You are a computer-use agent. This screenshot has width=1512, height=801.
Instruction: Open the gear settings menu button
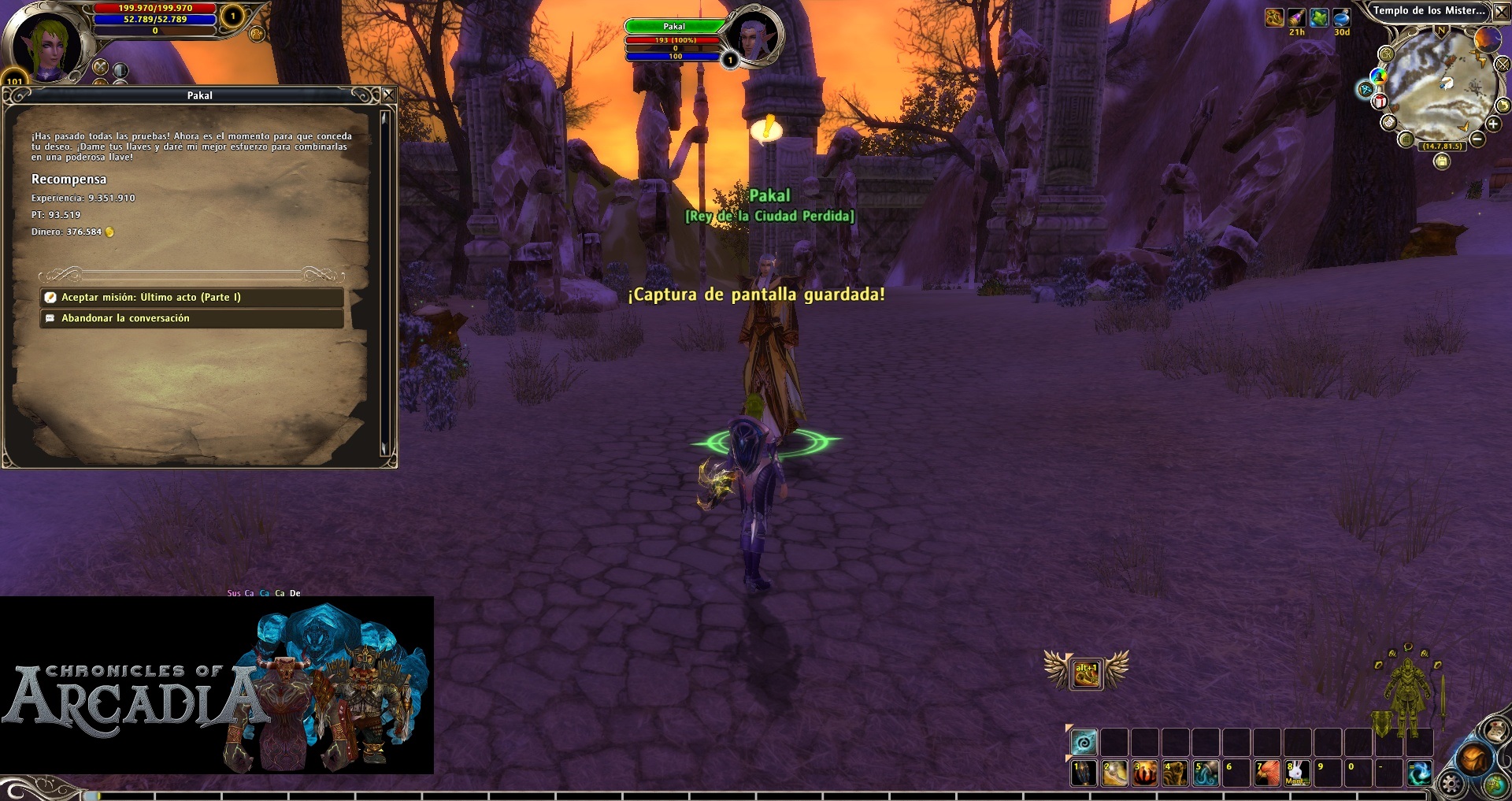pos(1451,784)
